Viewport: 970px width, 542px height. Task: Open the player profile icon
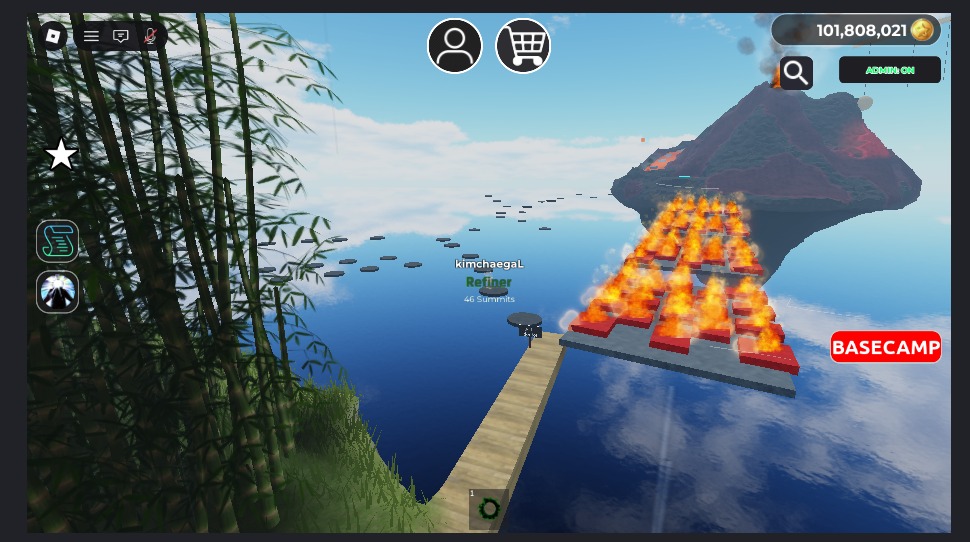[x=455, y=46]
